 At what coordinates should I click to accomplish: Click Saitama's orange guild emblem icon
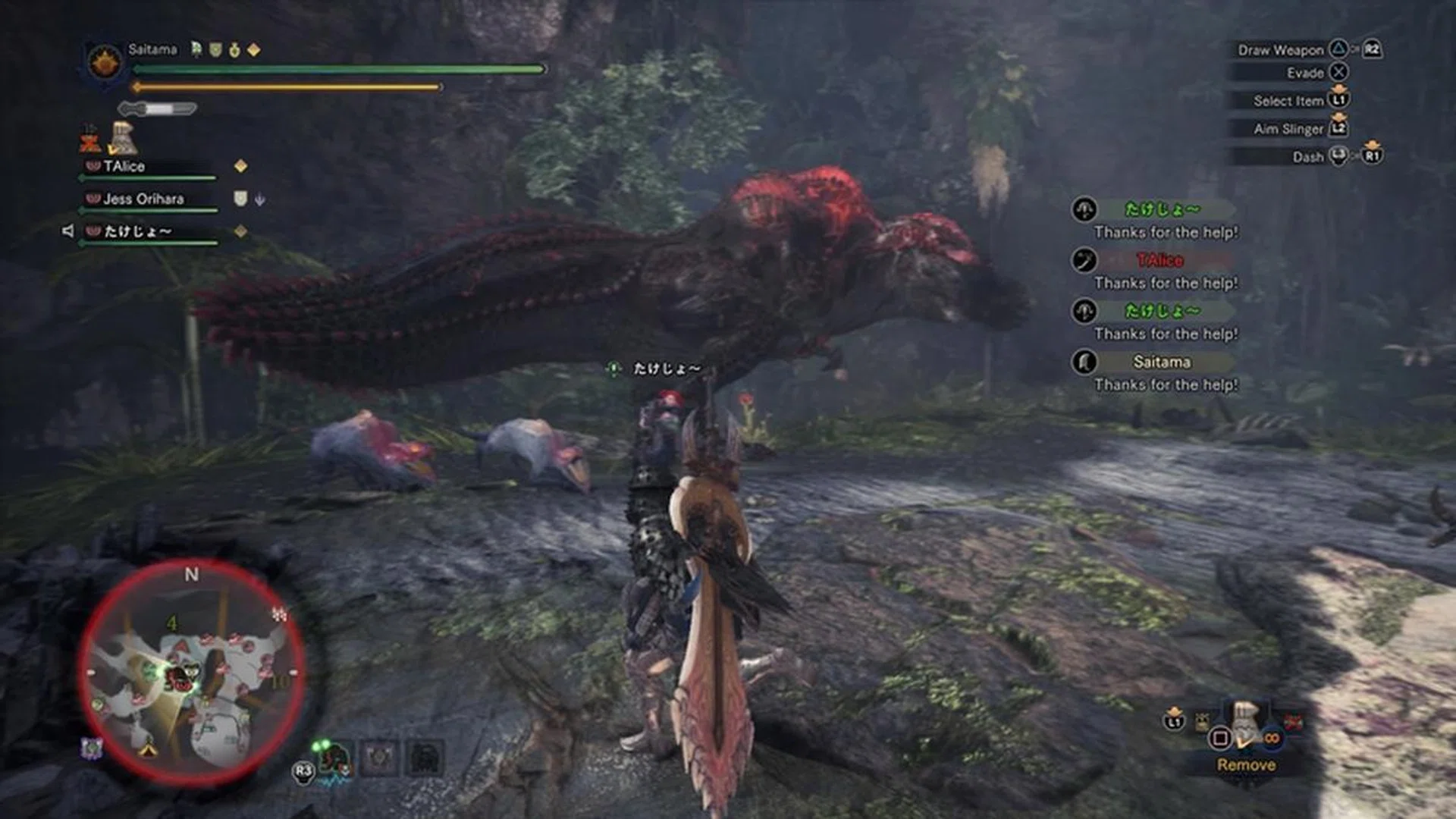pyautogui.click(x=105, y=61)
